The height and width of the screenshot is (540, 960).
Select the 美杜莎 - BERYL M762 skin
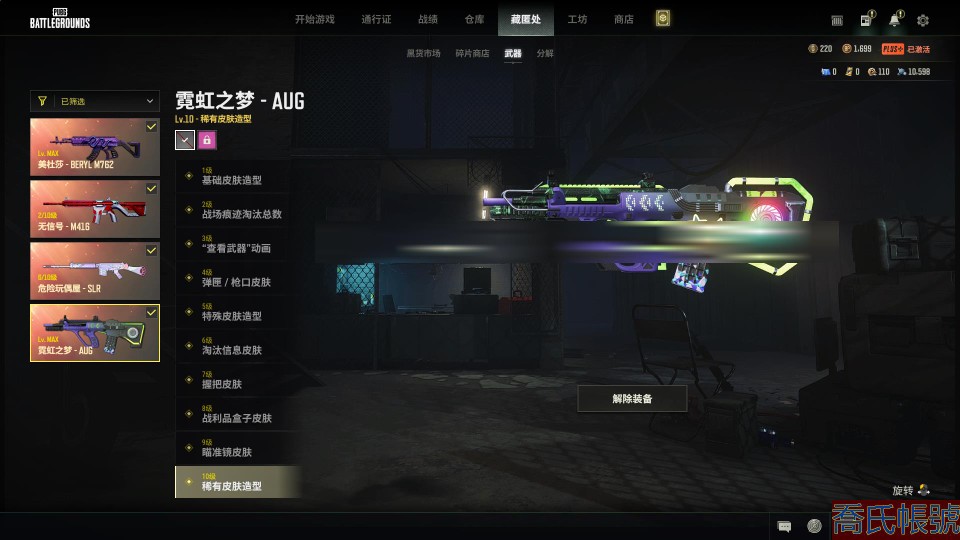click(x=95, y=147)
